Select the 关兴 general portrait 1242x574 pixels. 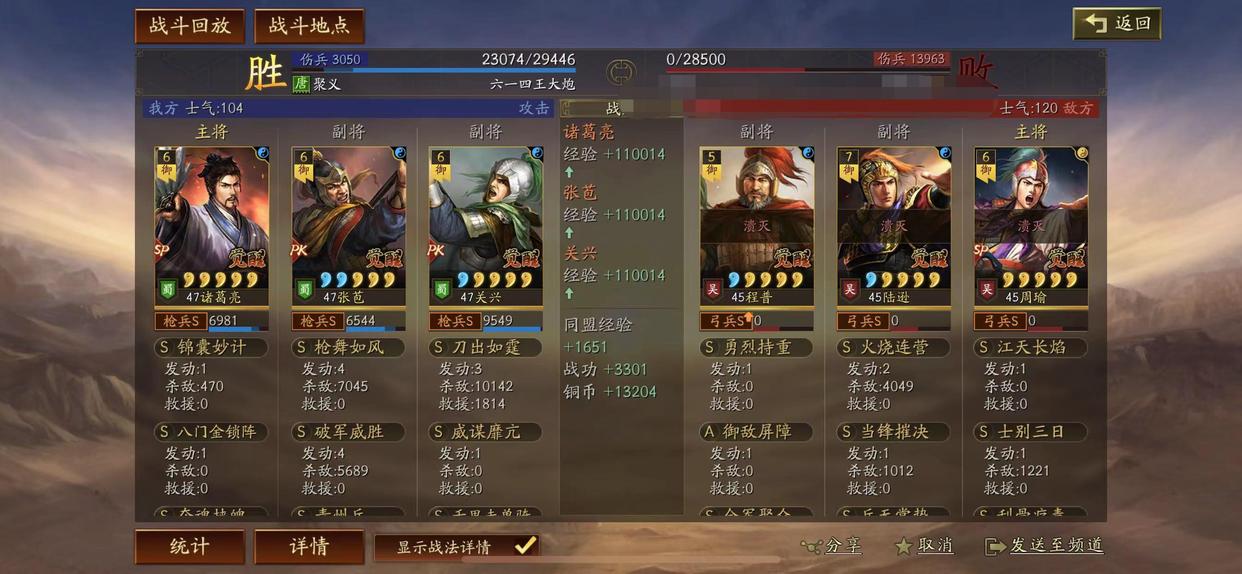click(485, 220)
